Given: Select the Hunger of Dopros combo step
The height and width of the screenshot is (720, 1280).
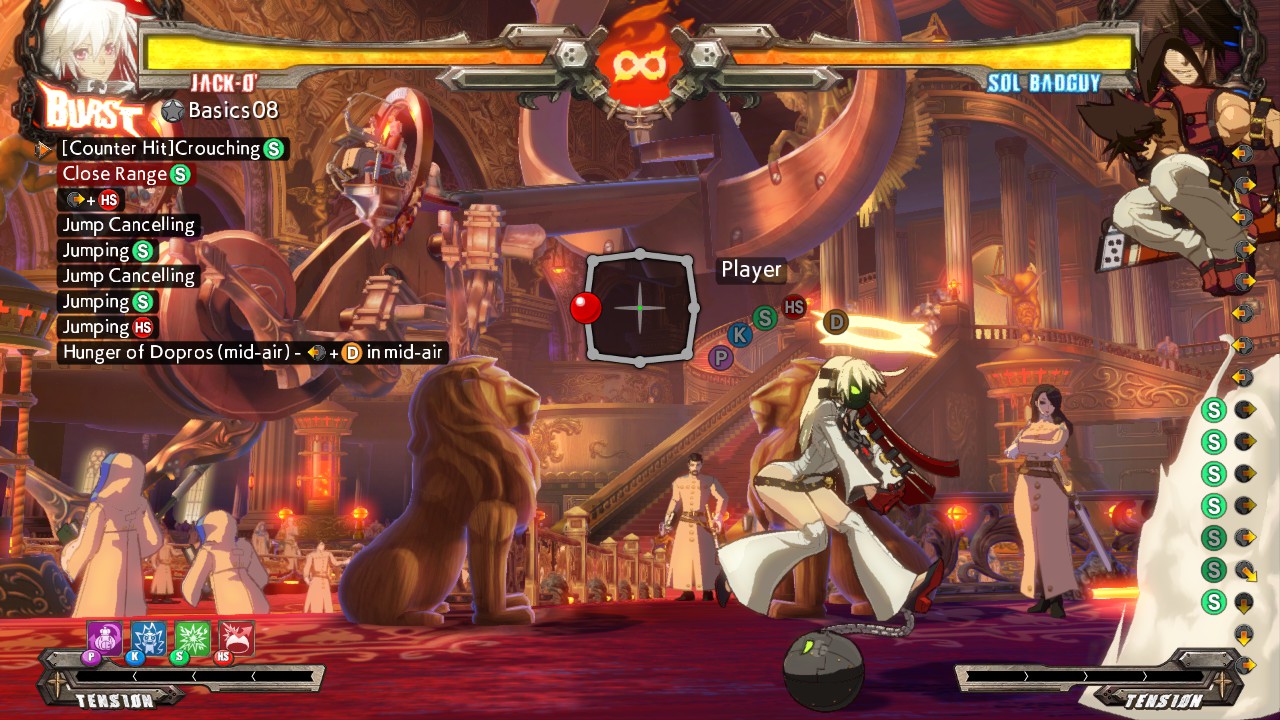Looking at the screenshot, I should (x=252, y=352).
